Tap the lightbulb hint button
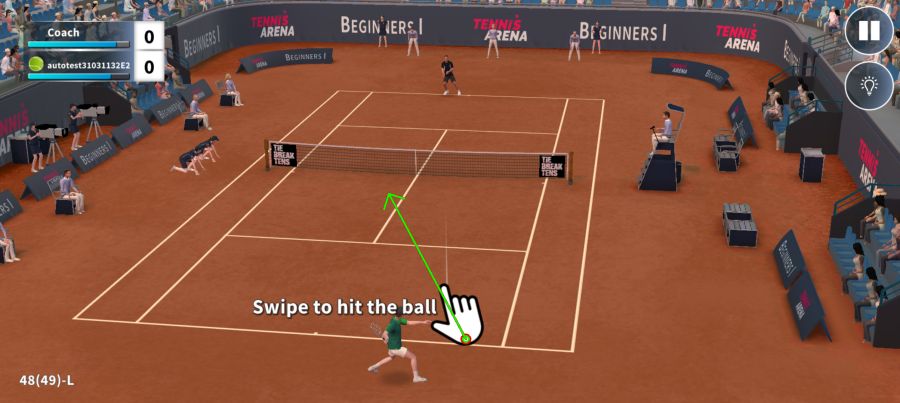Viewport: 900px width, 403px height. [869, 86]
